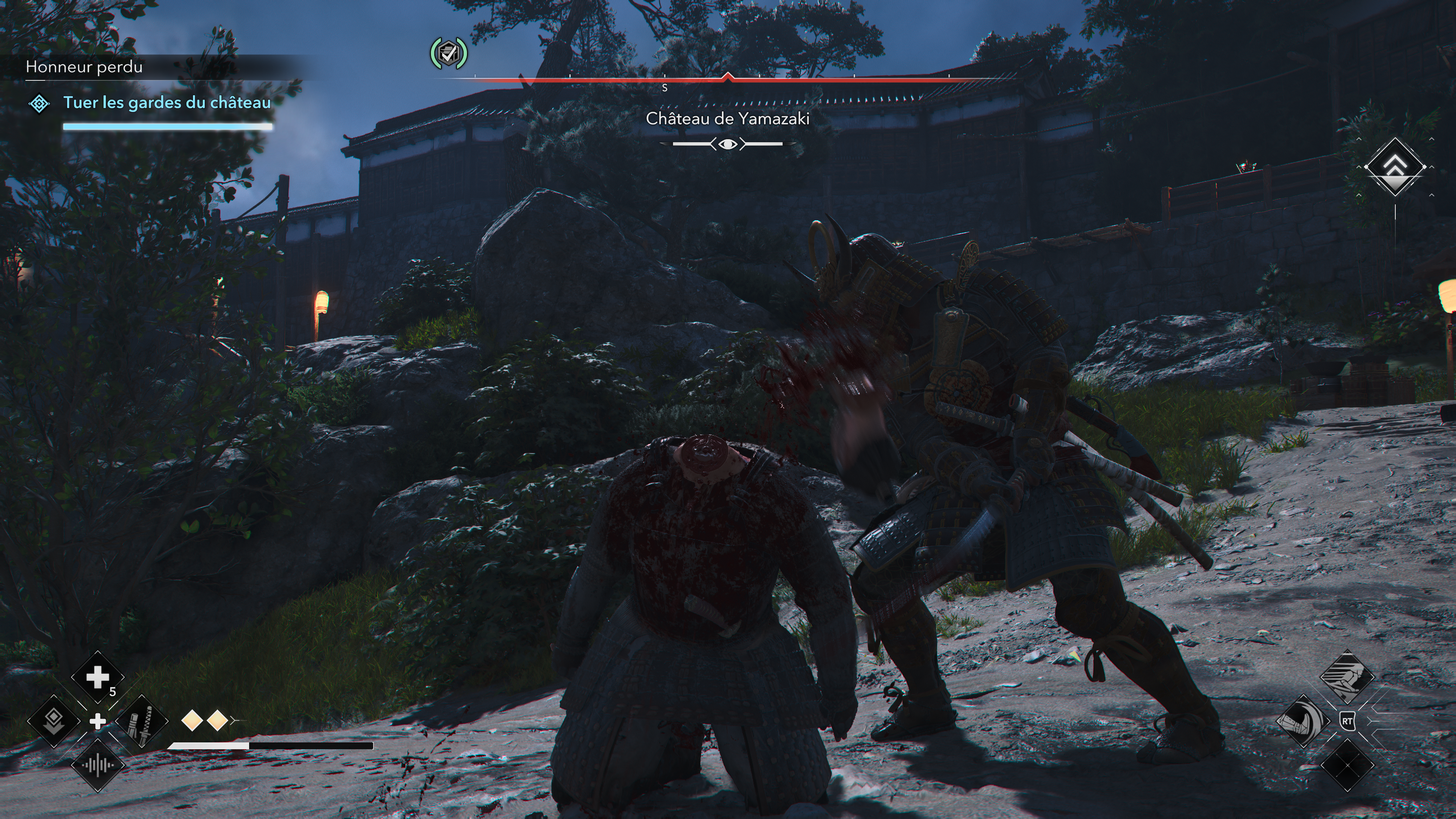
Task: Select the stacked diamonds arrow icon
Action: (x=54, y=721)
